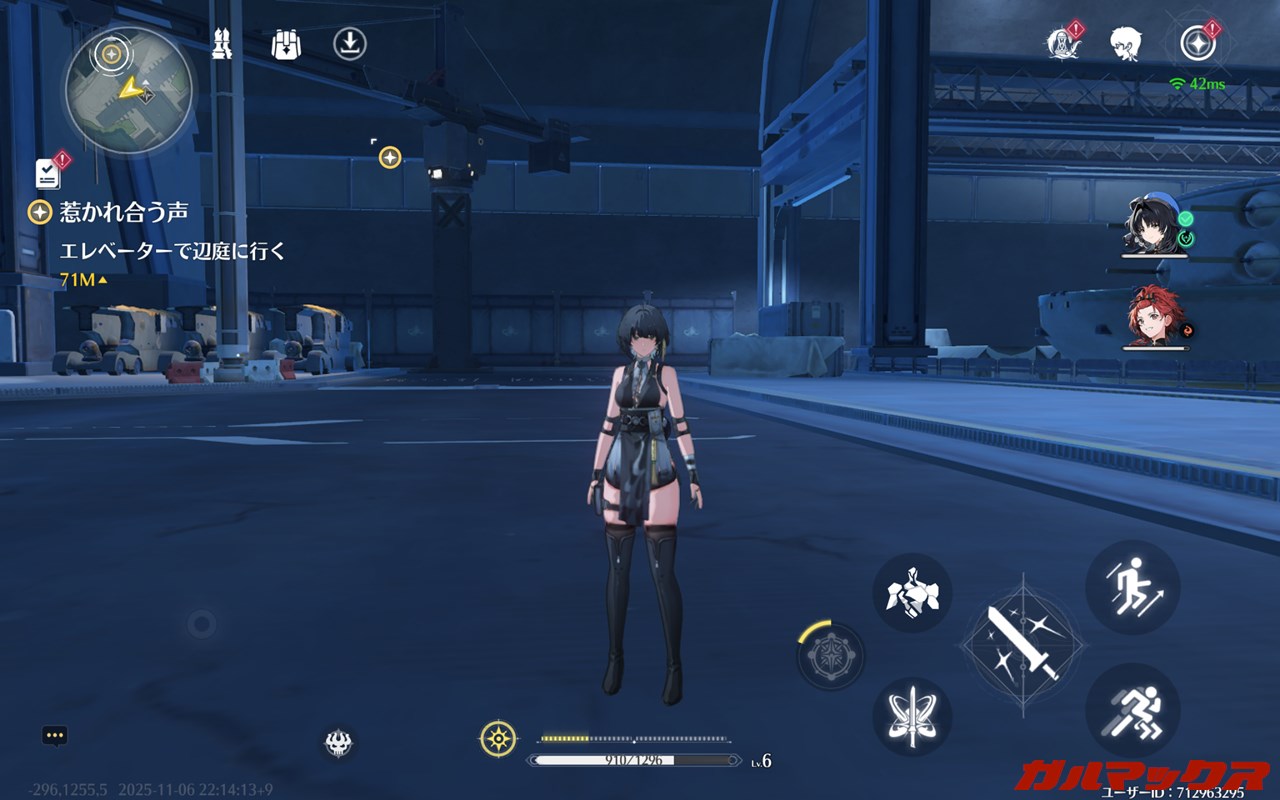
Task: Perform a basic sword attack
Action: click(1023, 642)
